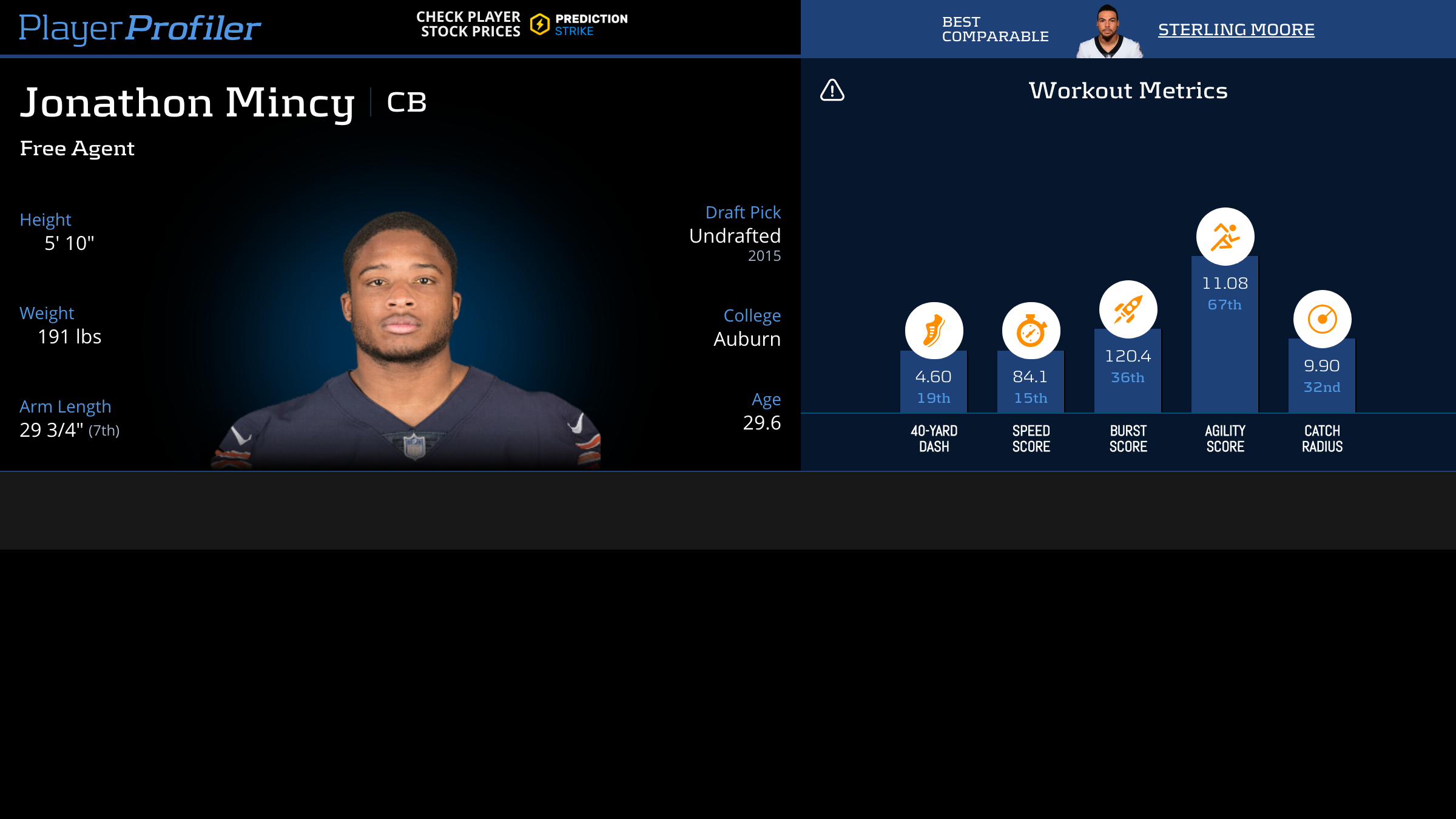Click the warning triangle icon beside Workout Metrics
This screenshot has width=1456, height=819.
click(832, 90)
